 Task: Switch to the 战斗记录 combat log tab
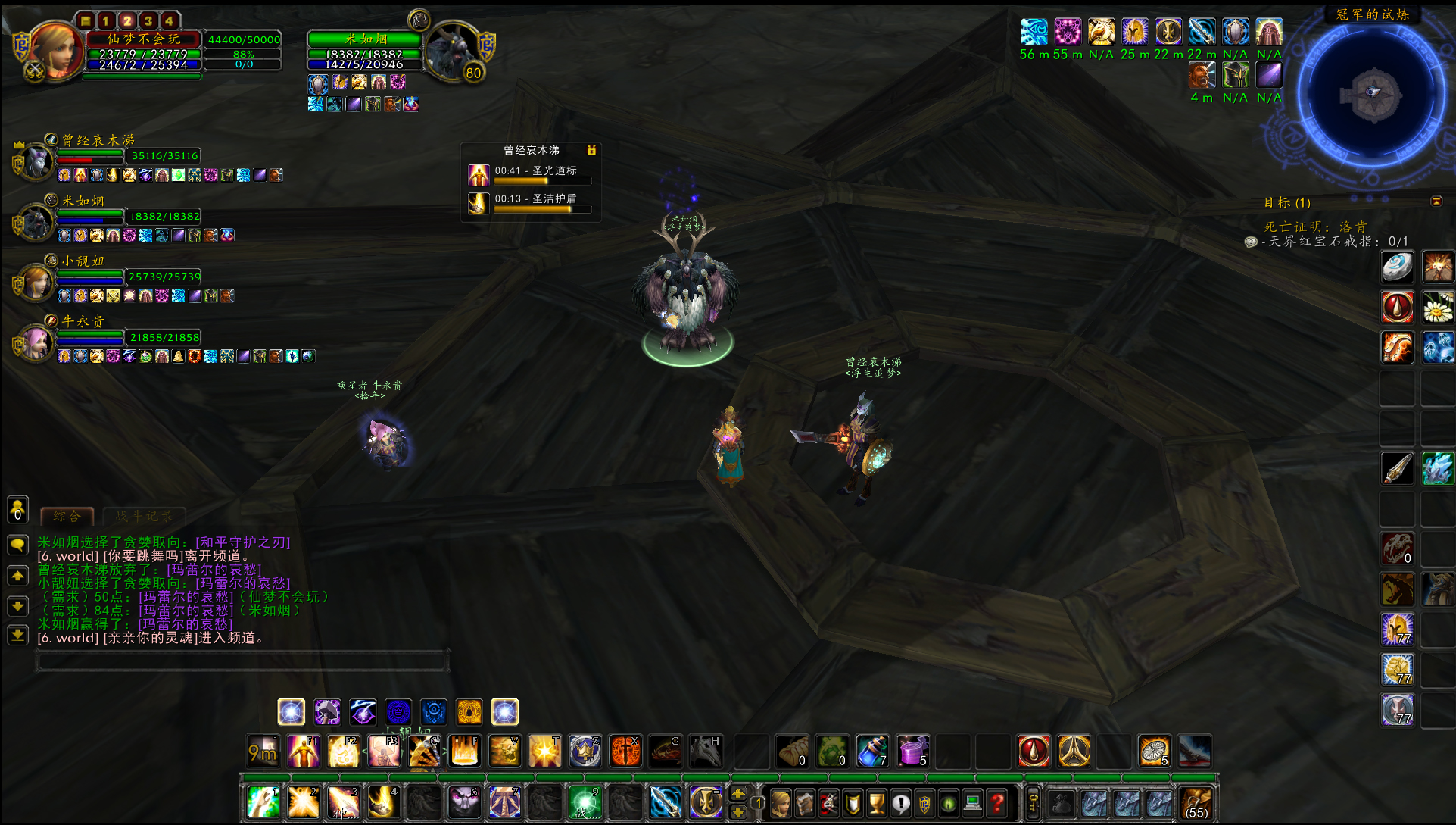coord(144,517)
